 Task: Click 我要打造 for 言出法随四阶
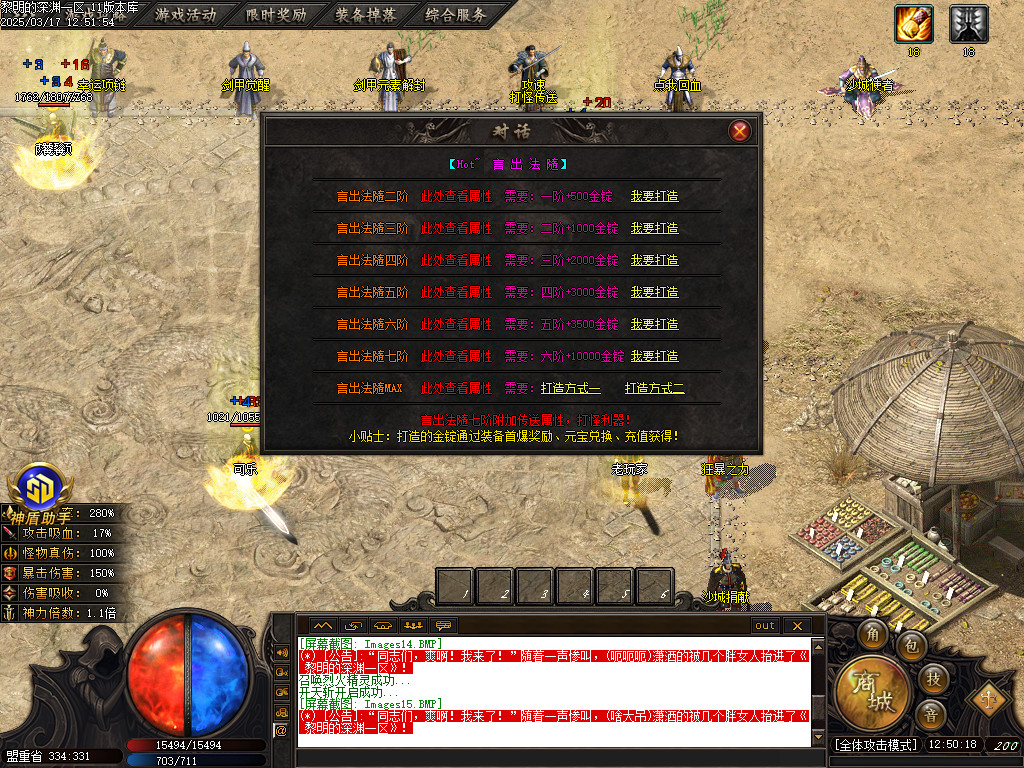pos(654,260)
